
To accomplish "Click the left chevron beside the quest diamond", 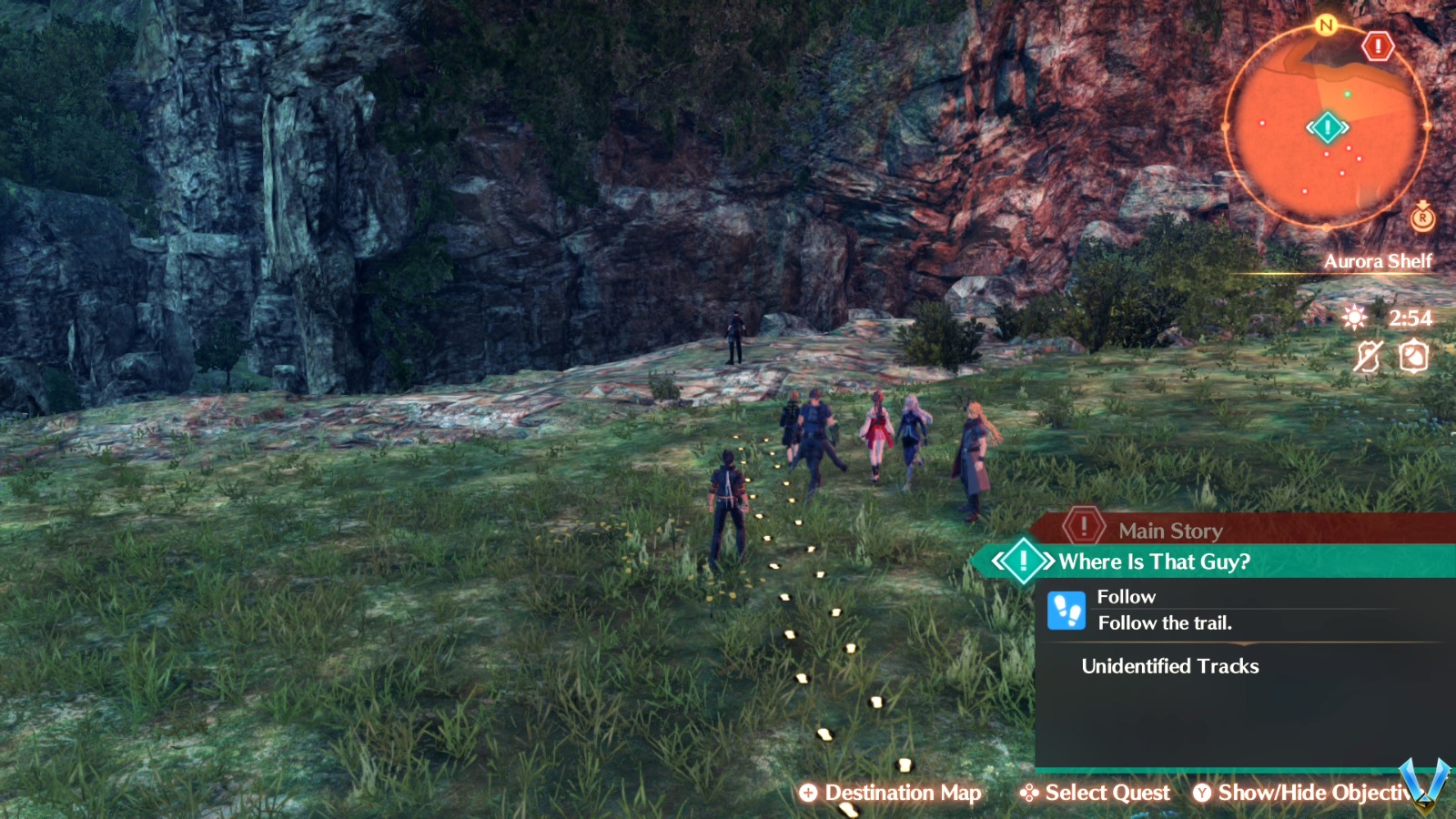I will click(998, 559).
